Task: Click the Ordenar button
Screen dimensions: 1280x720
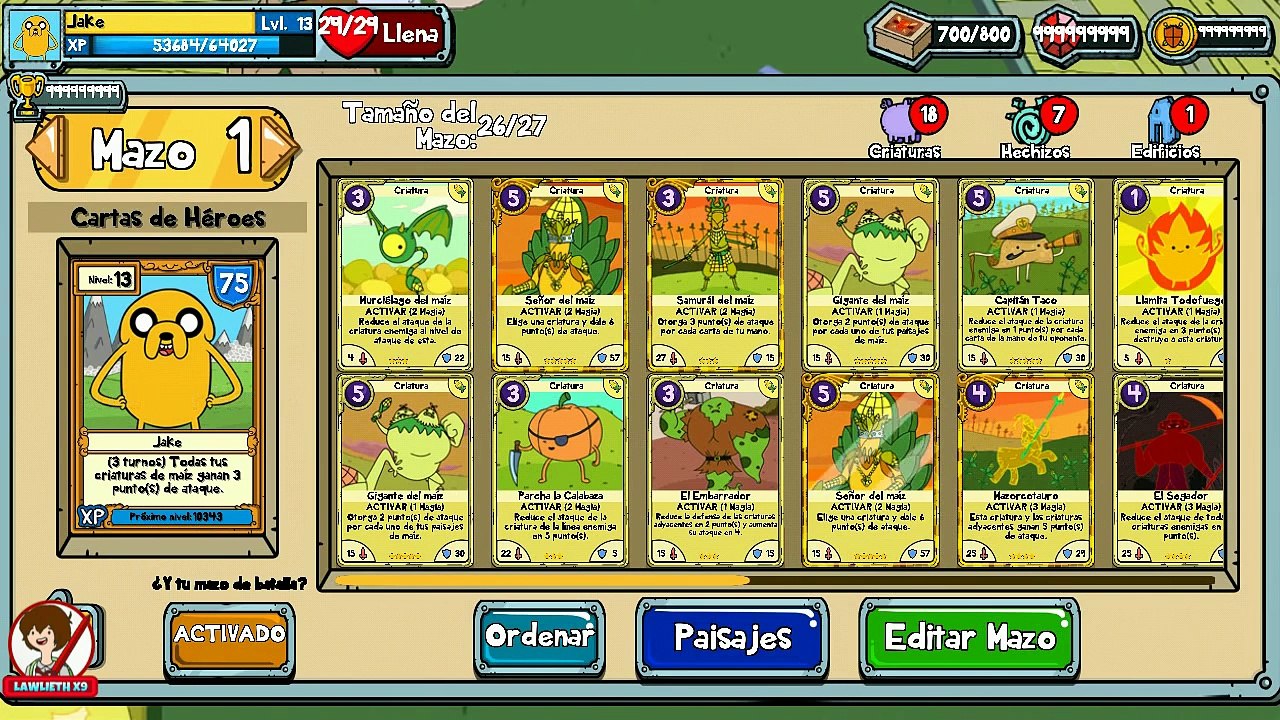Action: pos(539,637)
